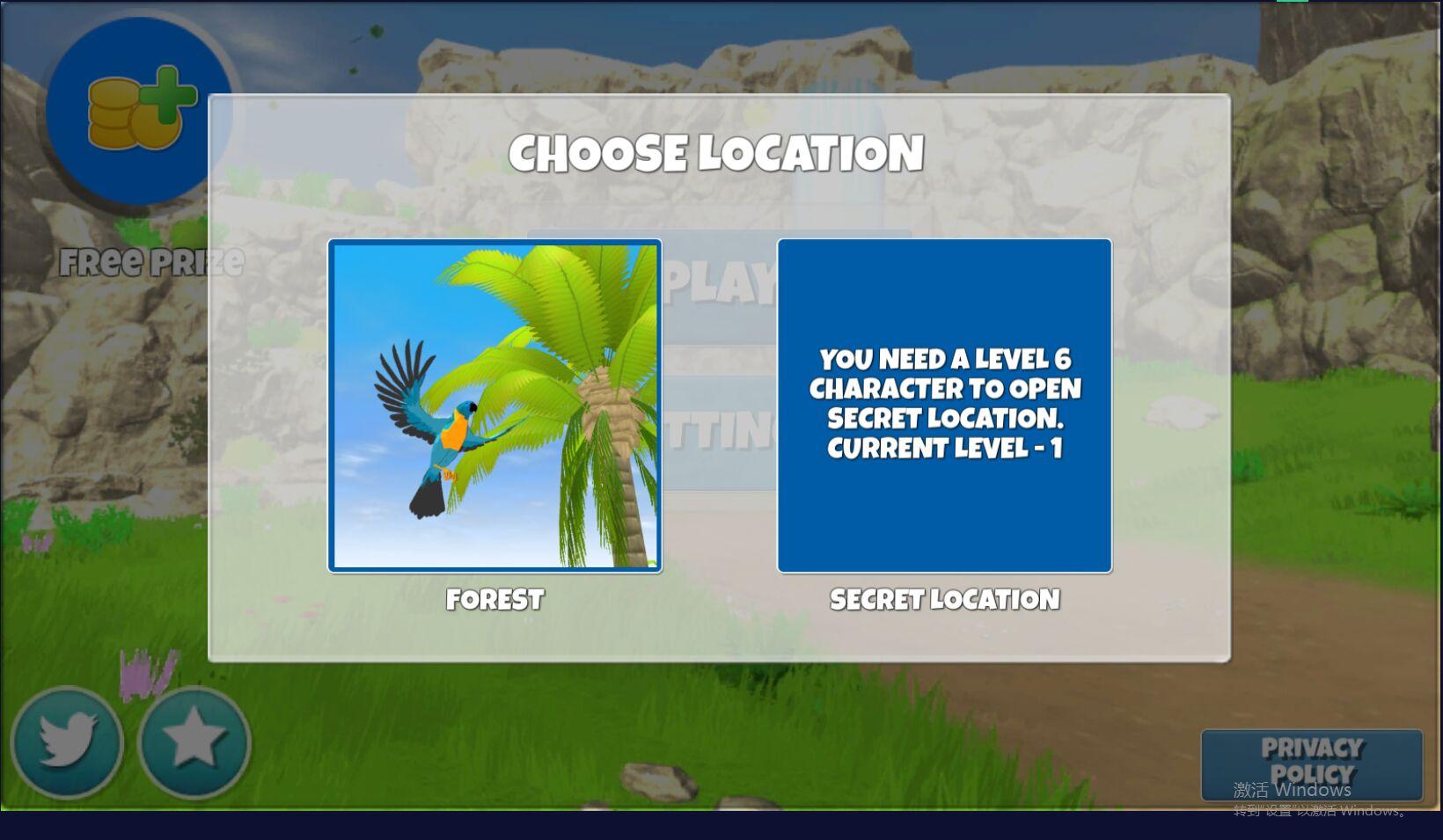Choose the Forest location thumbnail
Screen dimensions: 1443x840
[x=494, y=405]
